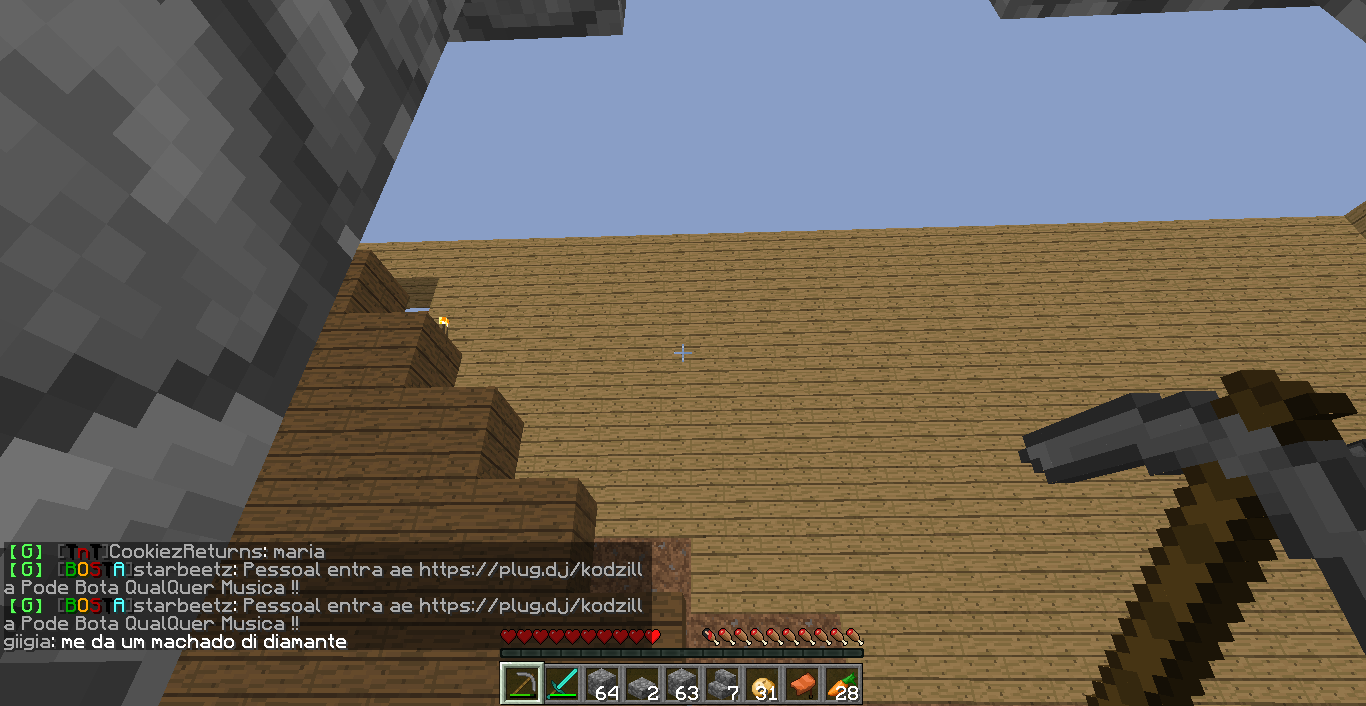Choose the carrot stack of 28
Screen dimensions: 1366x706
click(x=842, y=684)
